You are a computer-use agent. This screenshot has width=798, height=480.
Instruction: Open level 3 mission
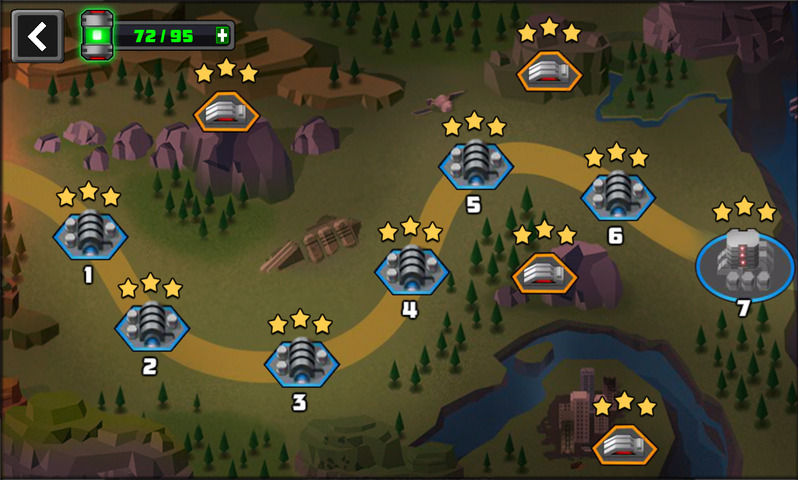coord(301,361)
